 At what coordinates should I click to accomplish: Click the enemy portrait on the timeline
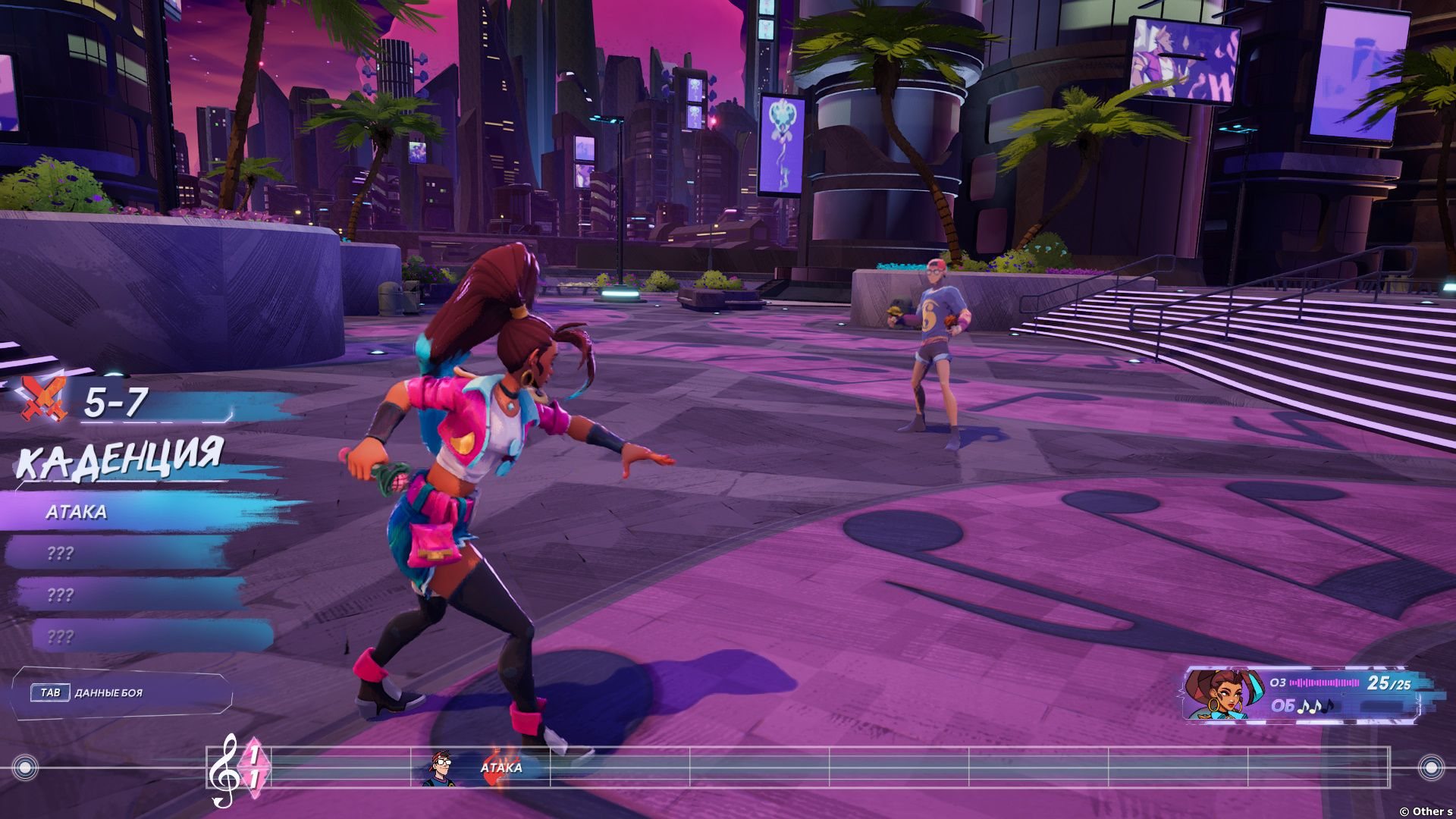pos(441,768)
